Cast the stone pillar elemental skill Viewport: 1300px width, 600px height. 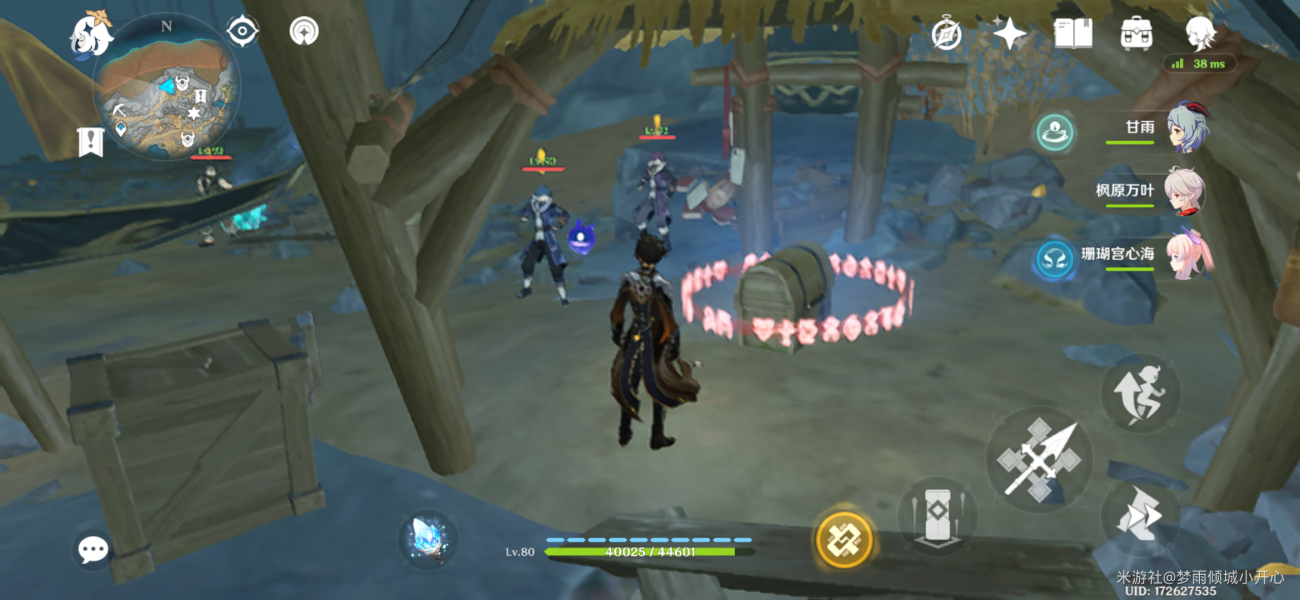[937, 517]
